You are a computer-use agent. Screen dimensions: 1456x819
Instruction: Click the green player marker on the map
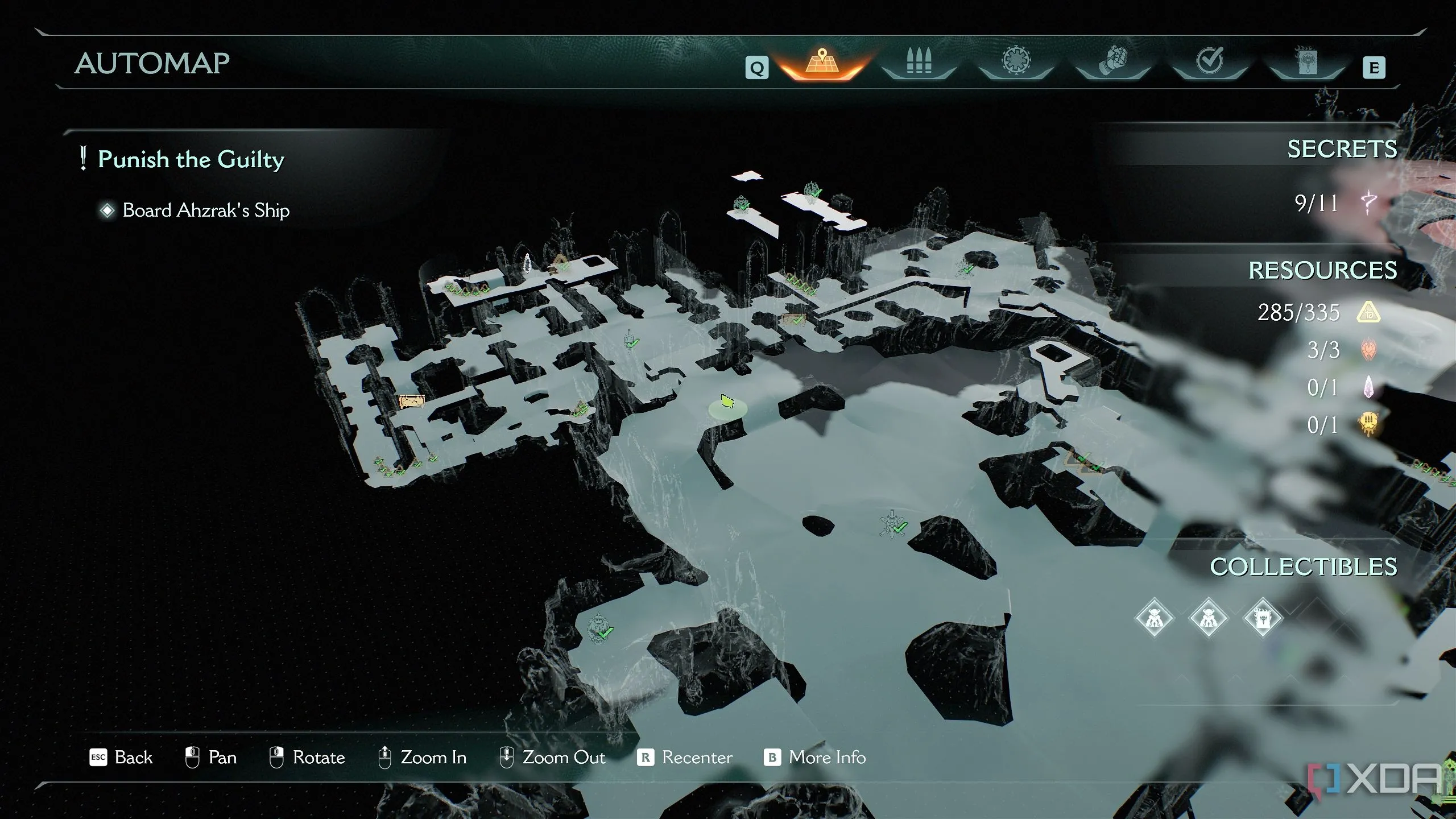727,402
